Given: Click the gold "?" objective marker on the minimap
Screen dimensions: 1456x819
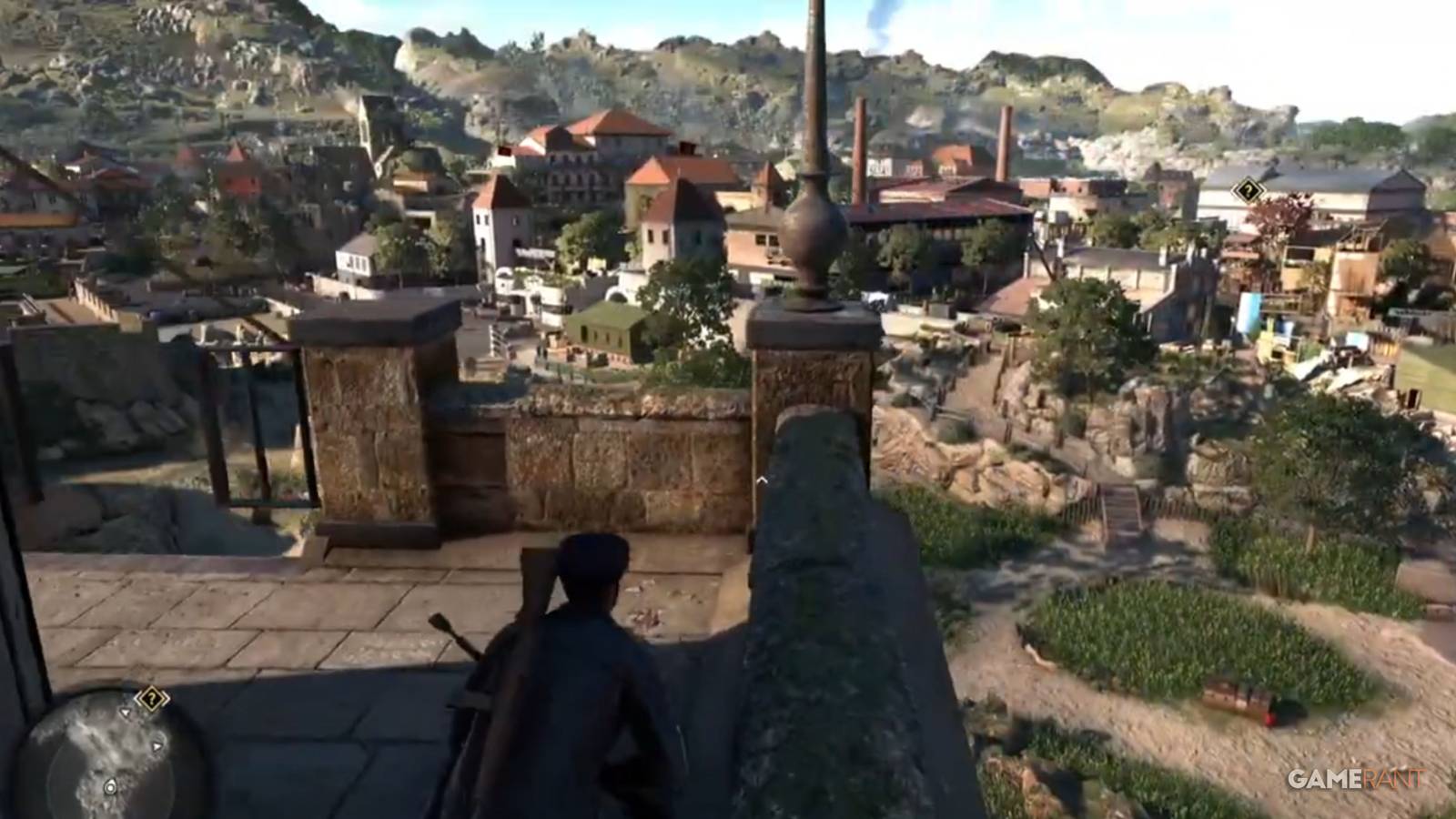Looking at the screenshot, I should [153, 698].
